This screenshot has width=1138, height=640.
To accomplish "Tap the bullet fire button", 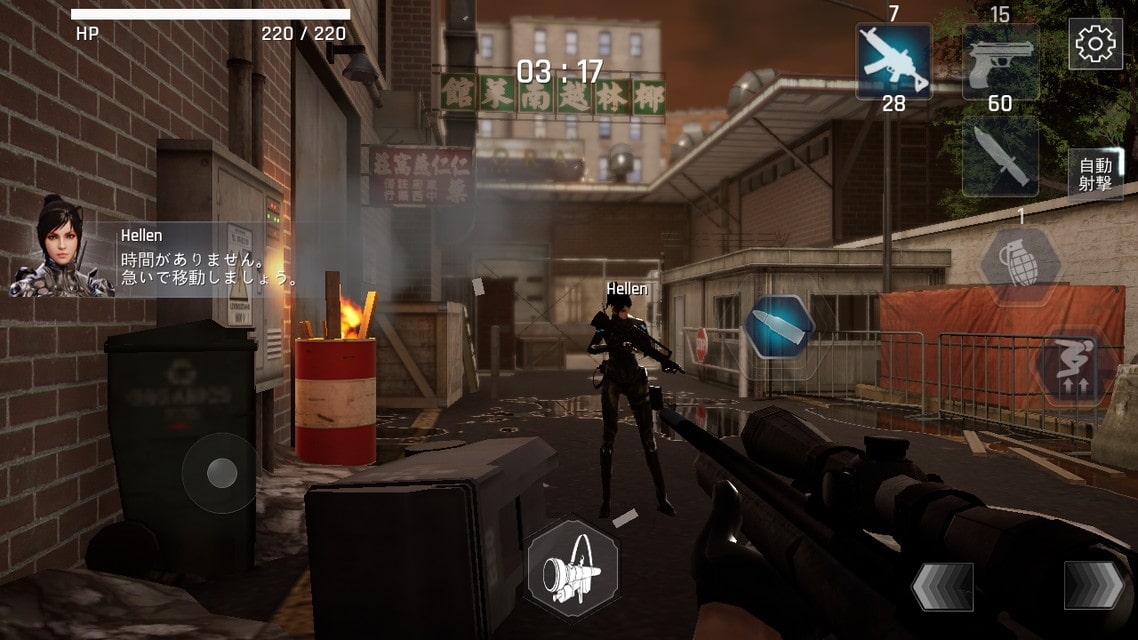I will click(x=779, y=327).
